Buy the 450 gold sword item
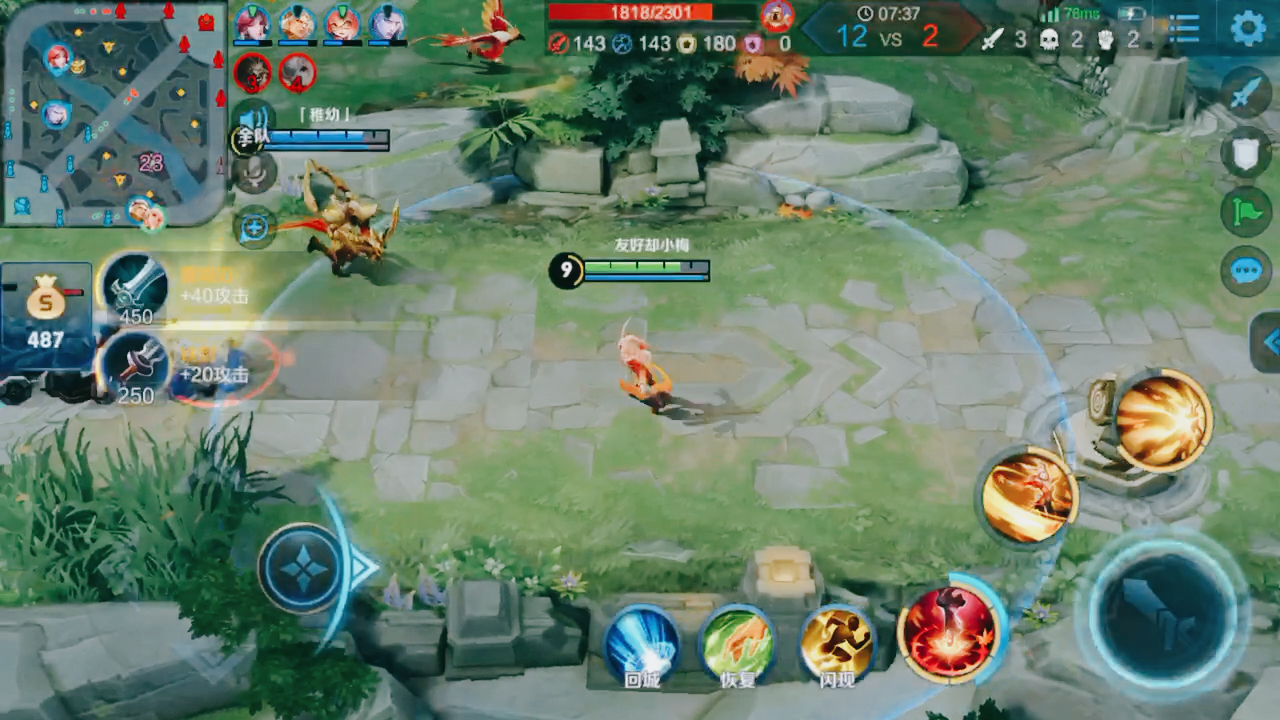 [135, 289]
